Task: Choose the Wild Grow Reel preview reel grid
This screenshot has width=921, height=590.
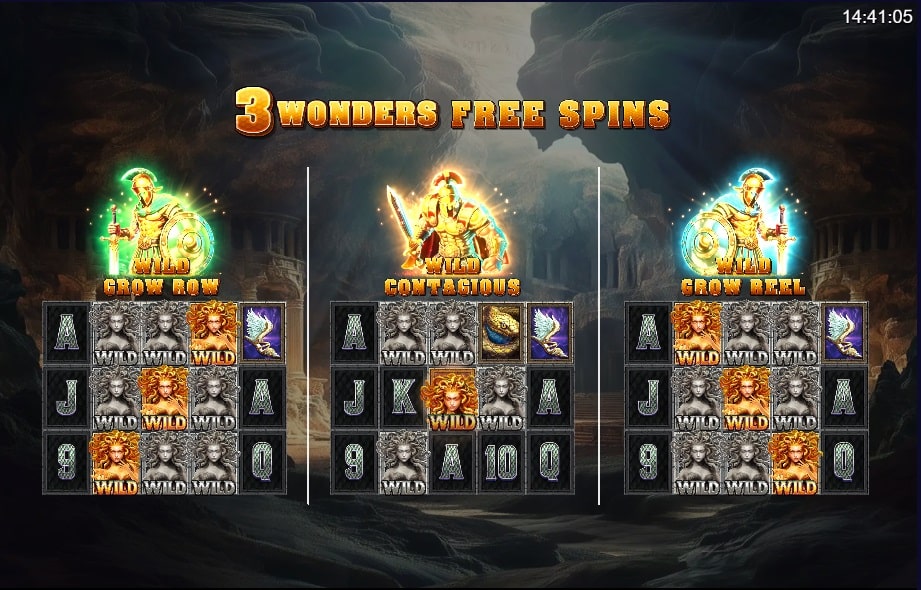Action: (746, 398)
